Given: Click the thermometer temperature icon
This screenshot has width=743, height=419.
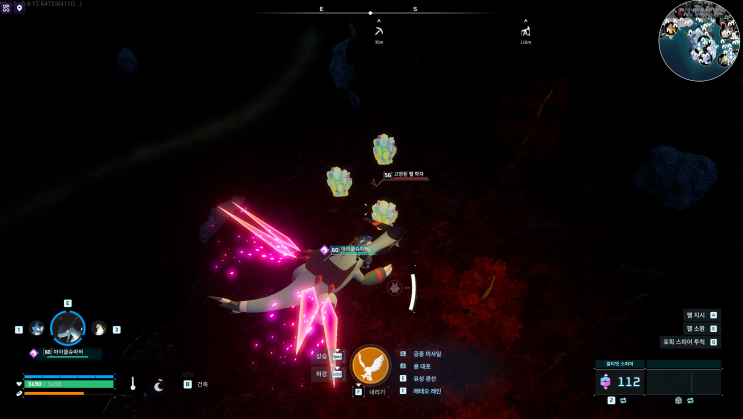Looking at the screenshot, I should 132,384.
